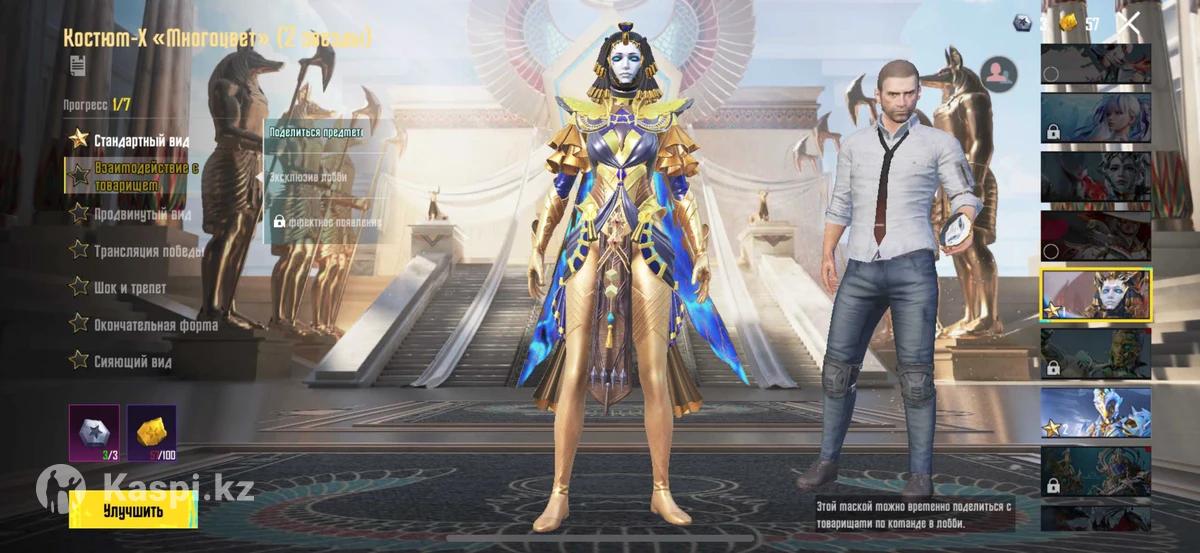
Task: Select the Сияющий вид stage
Action: point(132,361)
